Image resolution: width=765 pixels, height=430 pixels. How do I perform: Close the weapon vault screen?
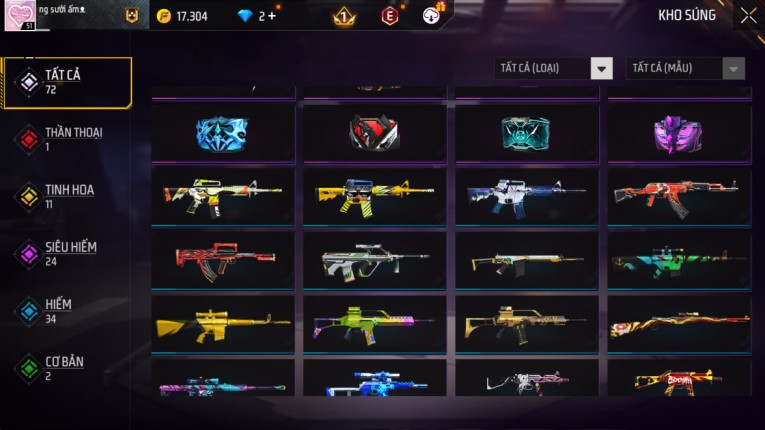coord(748,16)
